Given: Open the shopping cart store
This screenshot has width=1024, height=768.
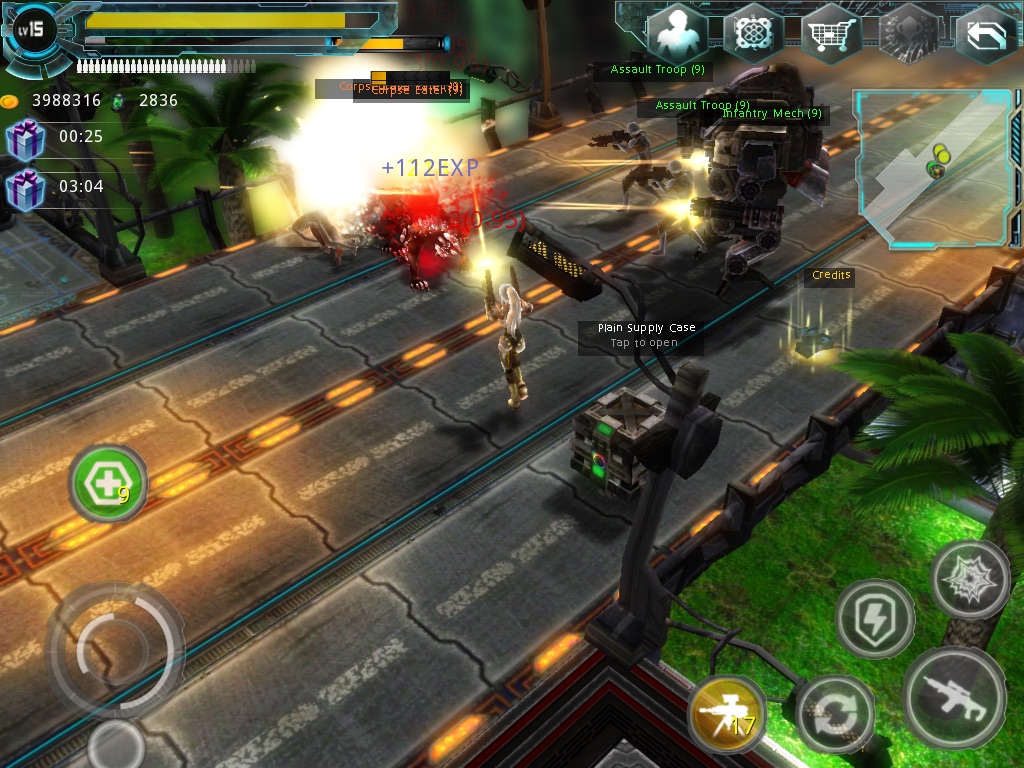Looking at the screenshot, I should [831, 33].
